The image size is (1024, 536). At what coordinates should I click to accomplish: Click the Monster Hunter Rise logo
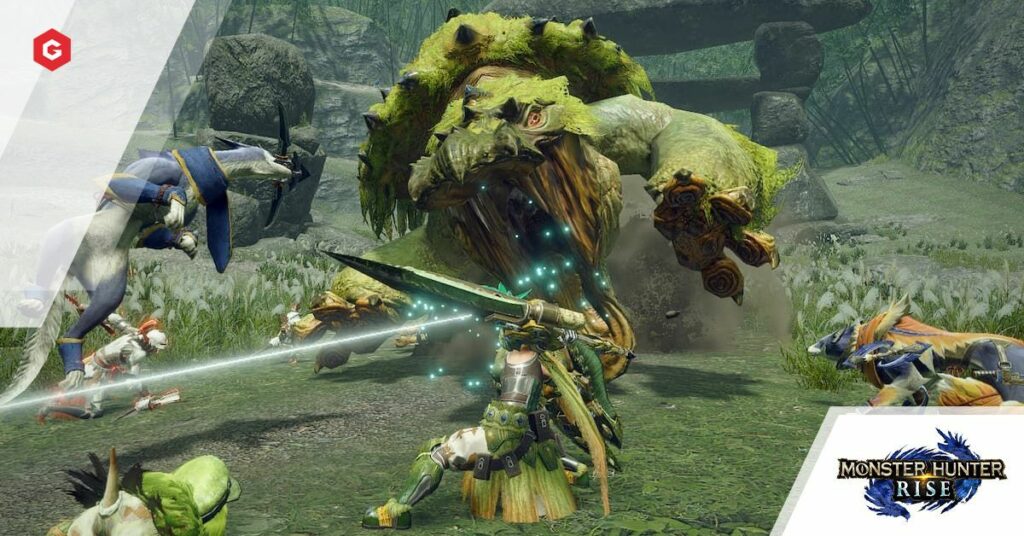(919, 472)
